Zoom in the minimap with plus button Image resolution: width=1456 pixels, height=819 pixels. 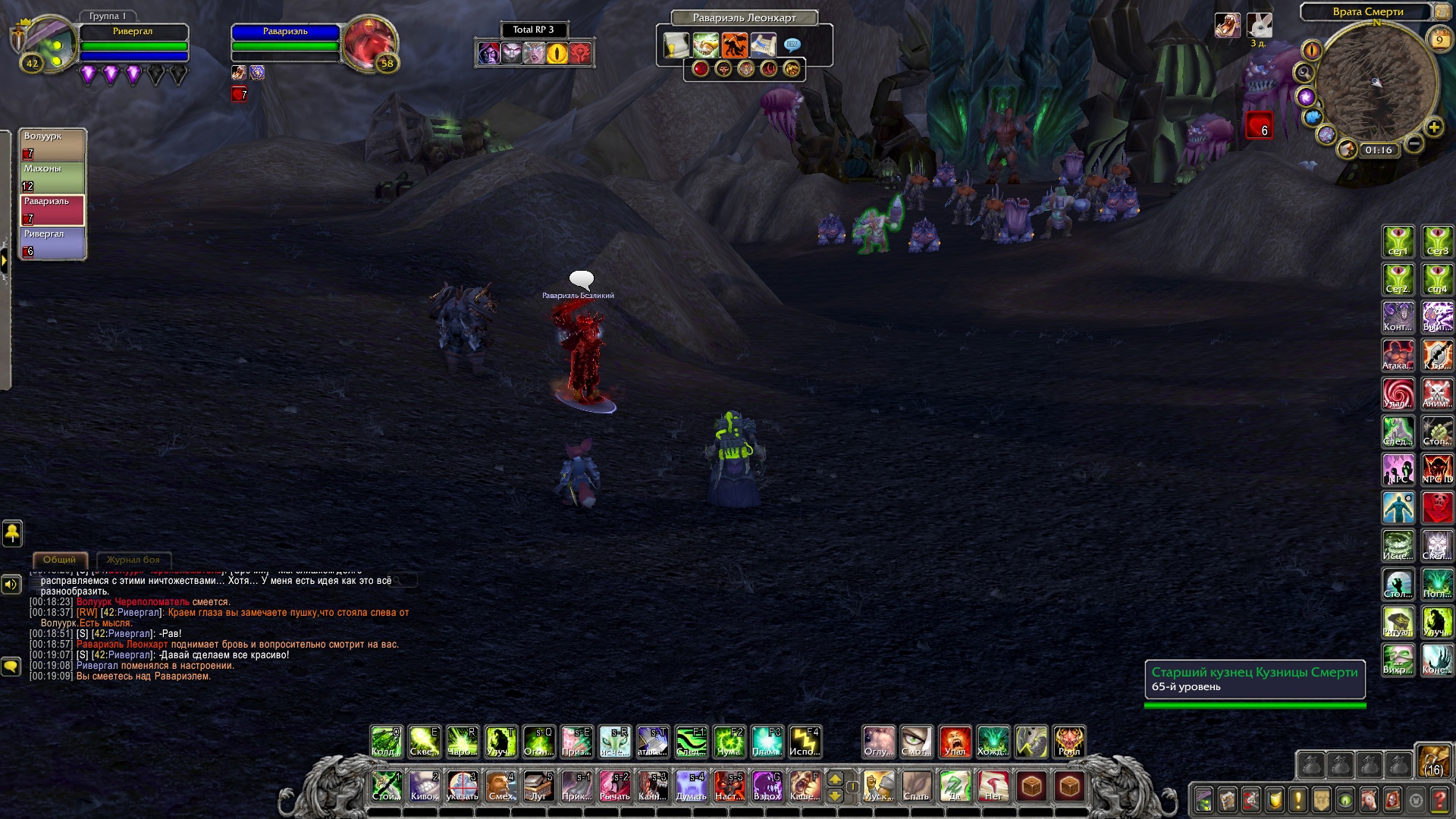pyautogui.click(x=1433, y=127)
